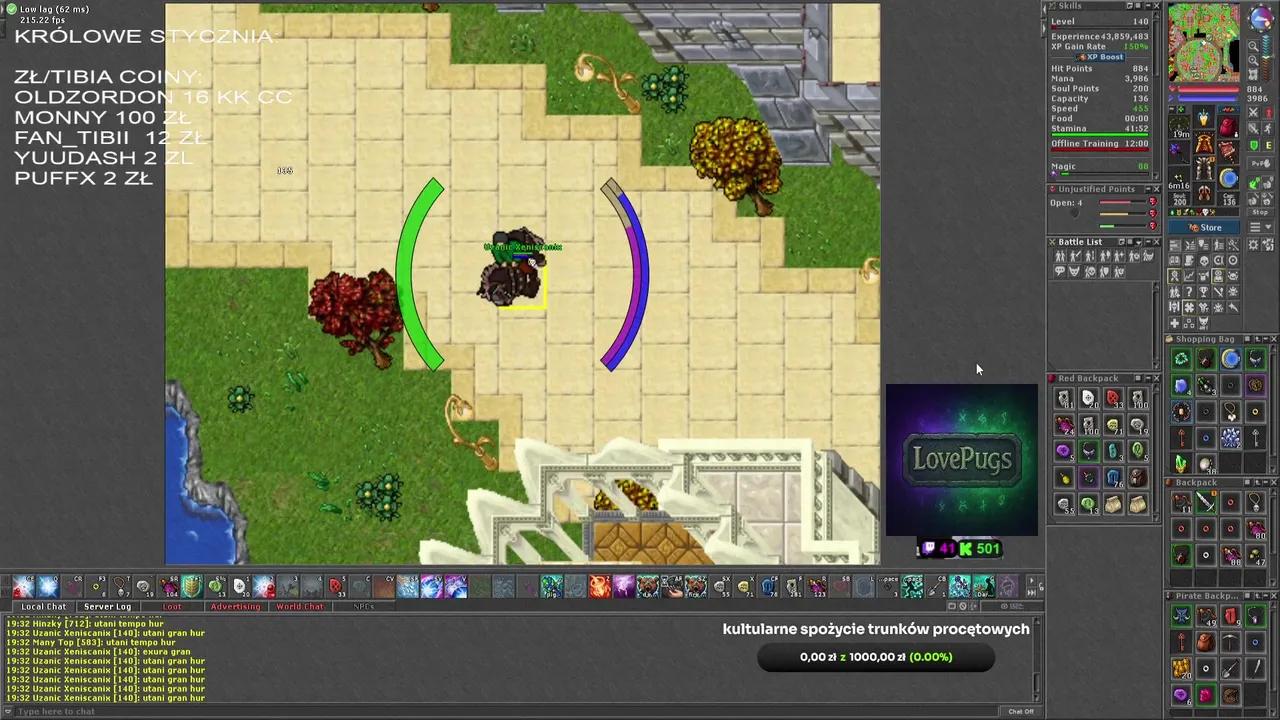
Task: Click the skull filter icon in Battle List
Action: (x=1090, y=272)
